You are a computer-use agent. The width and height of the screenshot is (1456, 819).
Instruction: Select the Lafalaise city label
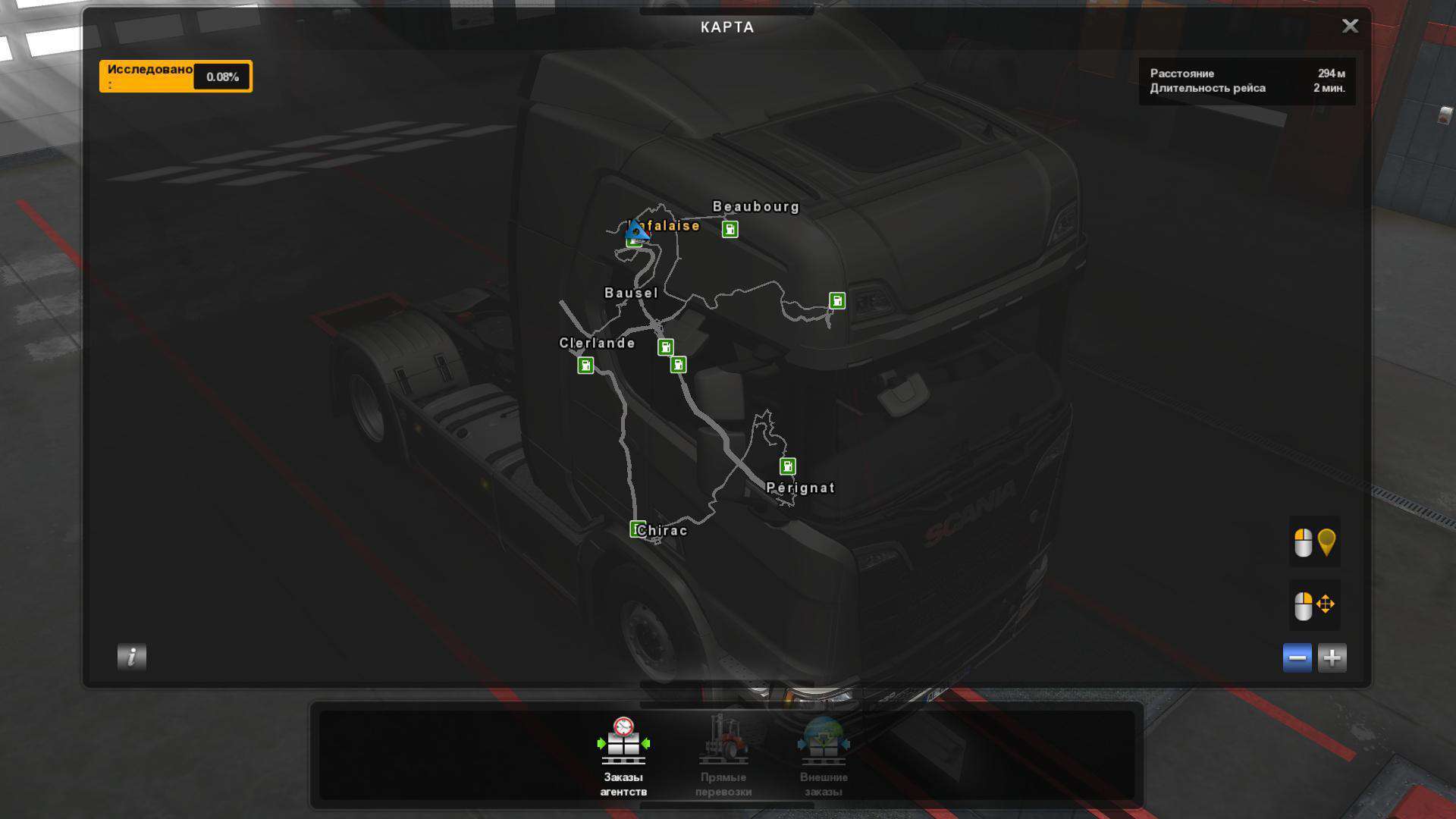pyautogui.click(x=672, y=225)
